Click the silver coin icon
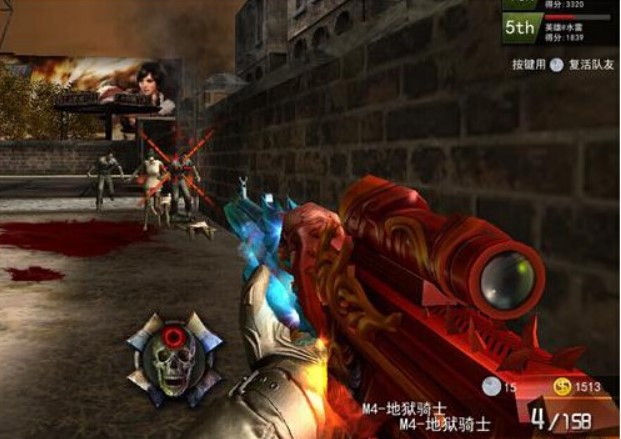621x439 pixels. 490,388
